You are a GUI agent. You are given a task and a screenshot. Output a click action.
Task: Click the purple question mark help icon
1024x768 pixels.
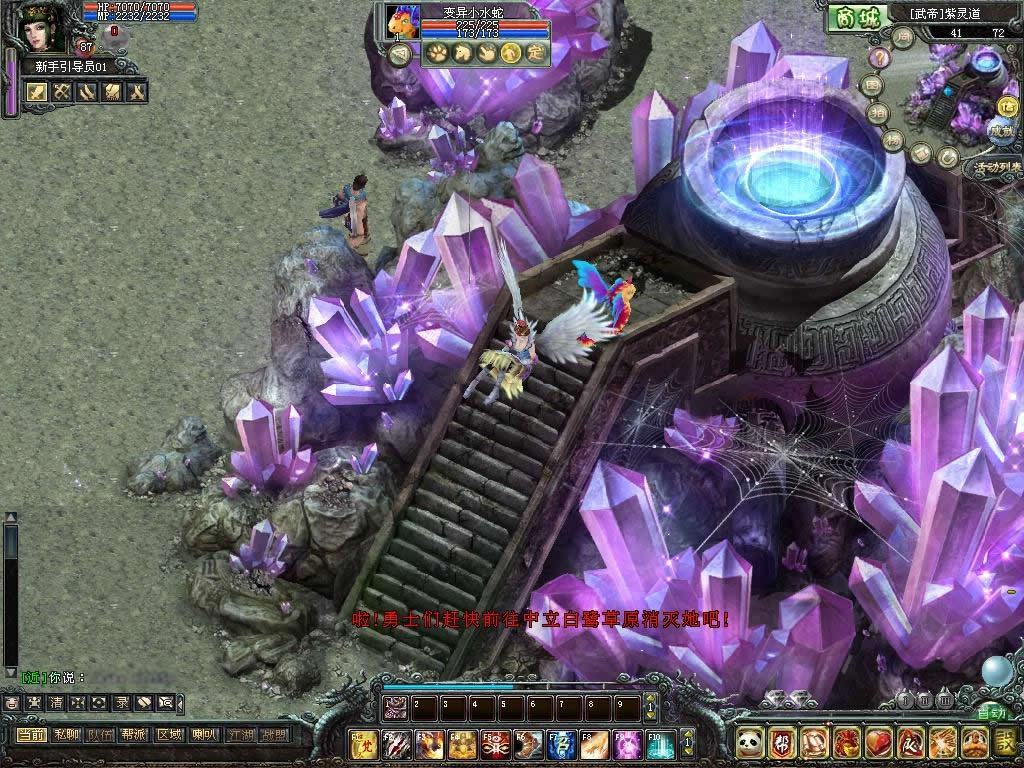[879, 57]
